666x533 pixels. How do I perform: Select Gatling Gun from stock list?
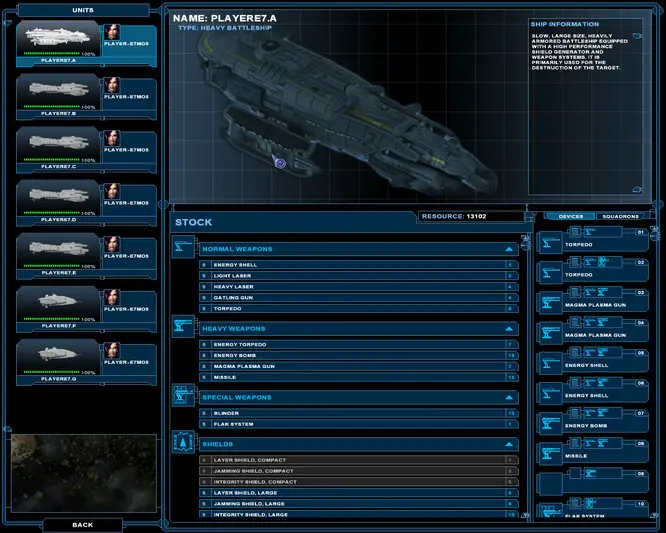point(357,297)
